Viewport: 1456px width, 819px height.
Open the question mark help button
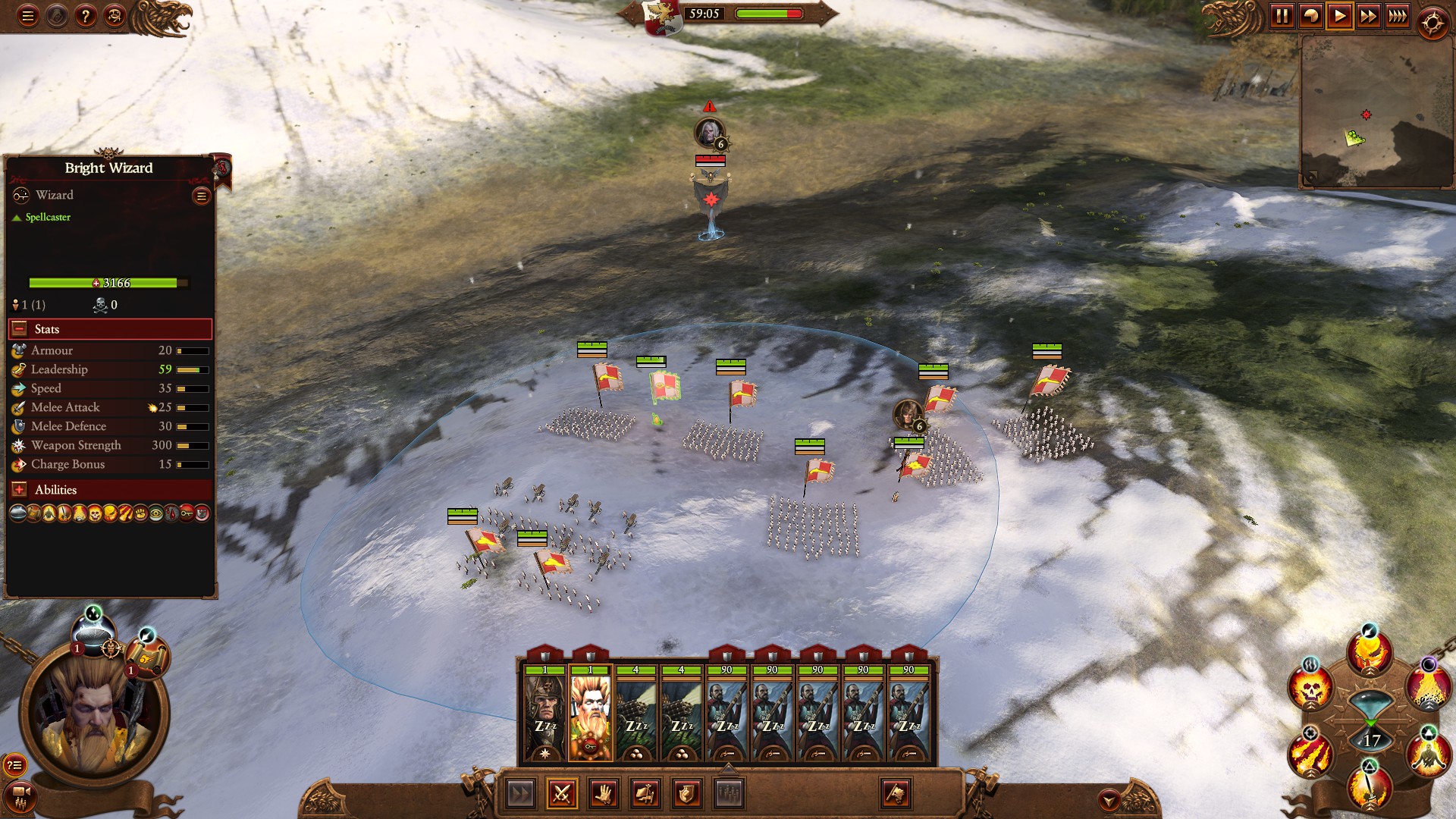(86, 16)
